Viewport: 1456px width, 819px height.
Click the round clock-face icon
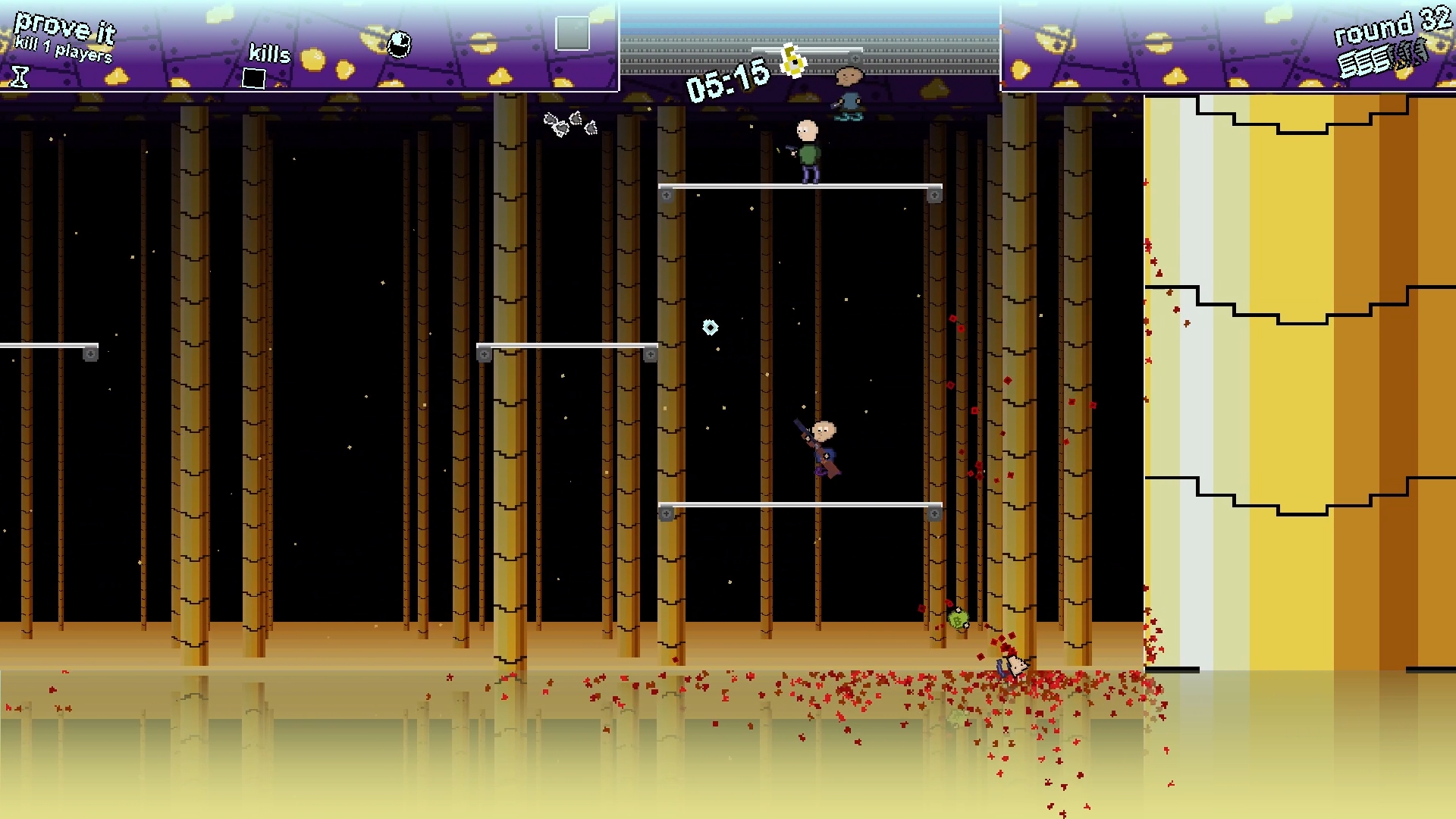pos(399,45)
